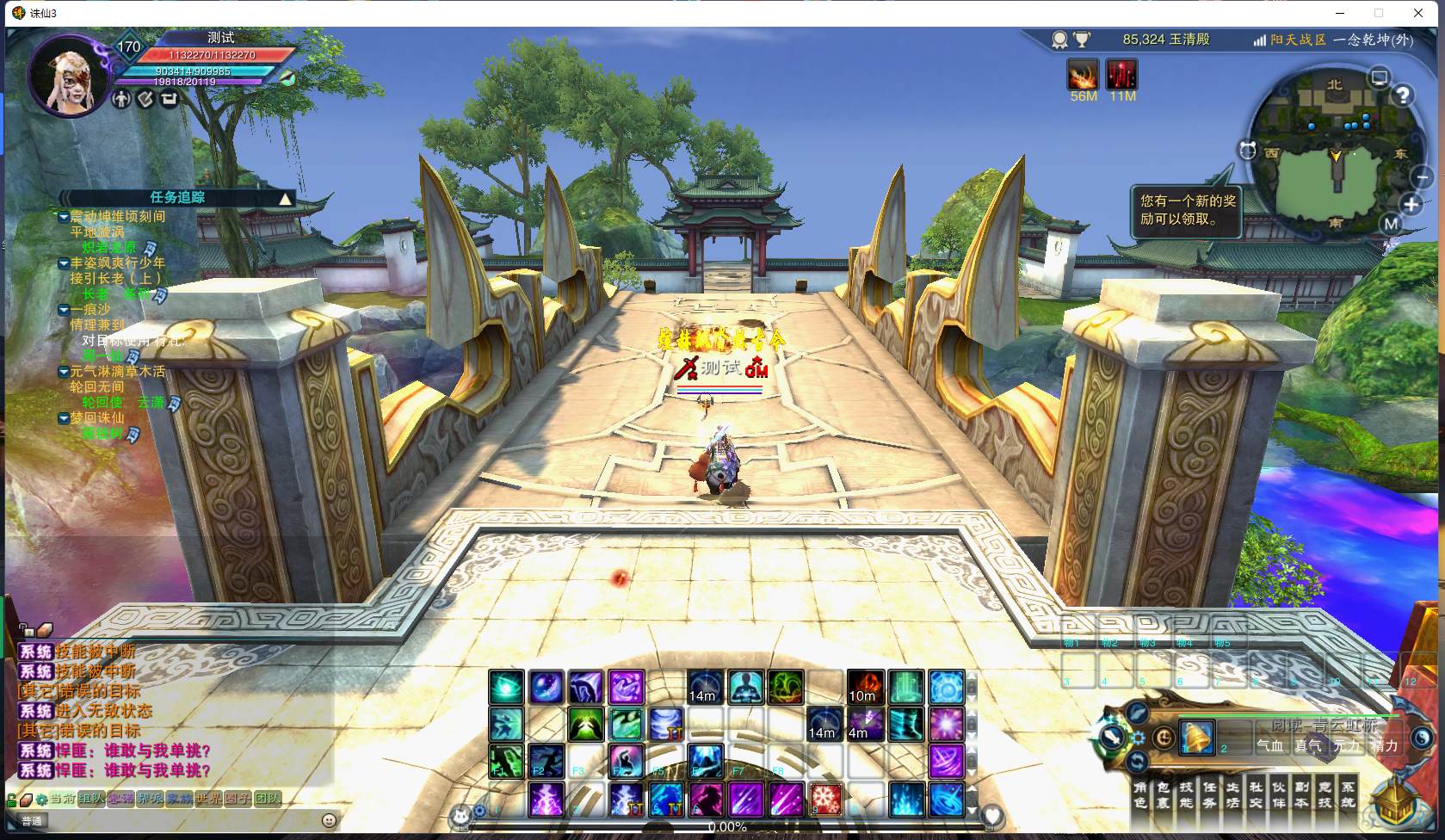Select the golden bell item slot

point(1196,738)
